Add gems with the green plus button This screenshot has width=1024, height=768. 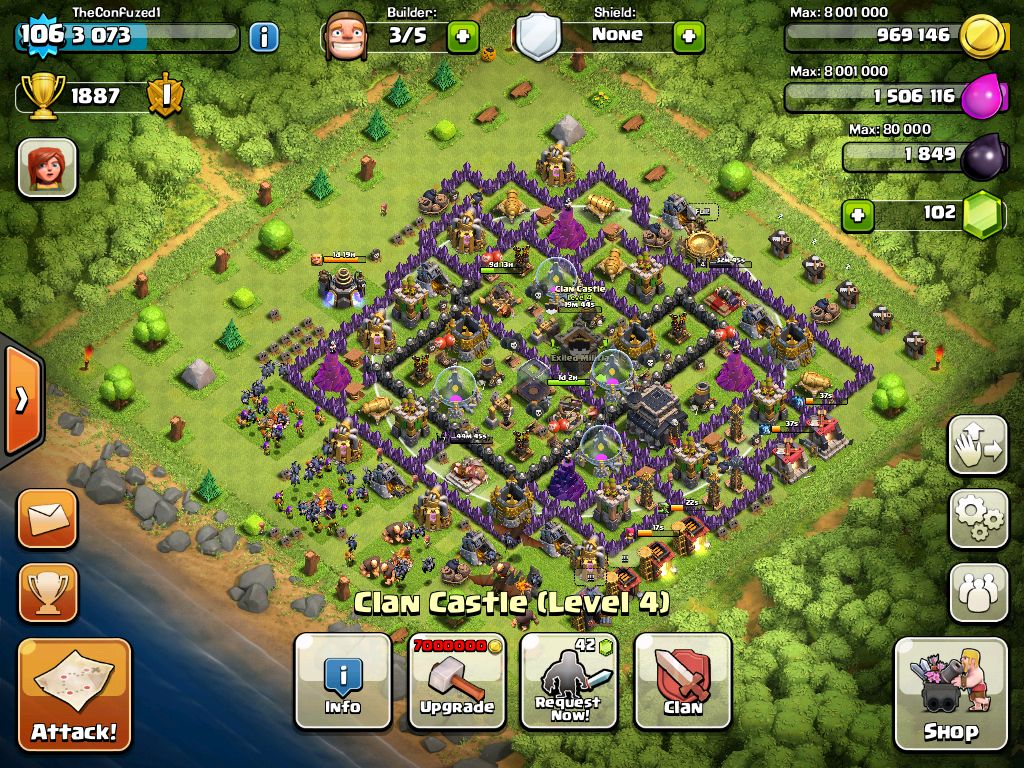point(856,215)
